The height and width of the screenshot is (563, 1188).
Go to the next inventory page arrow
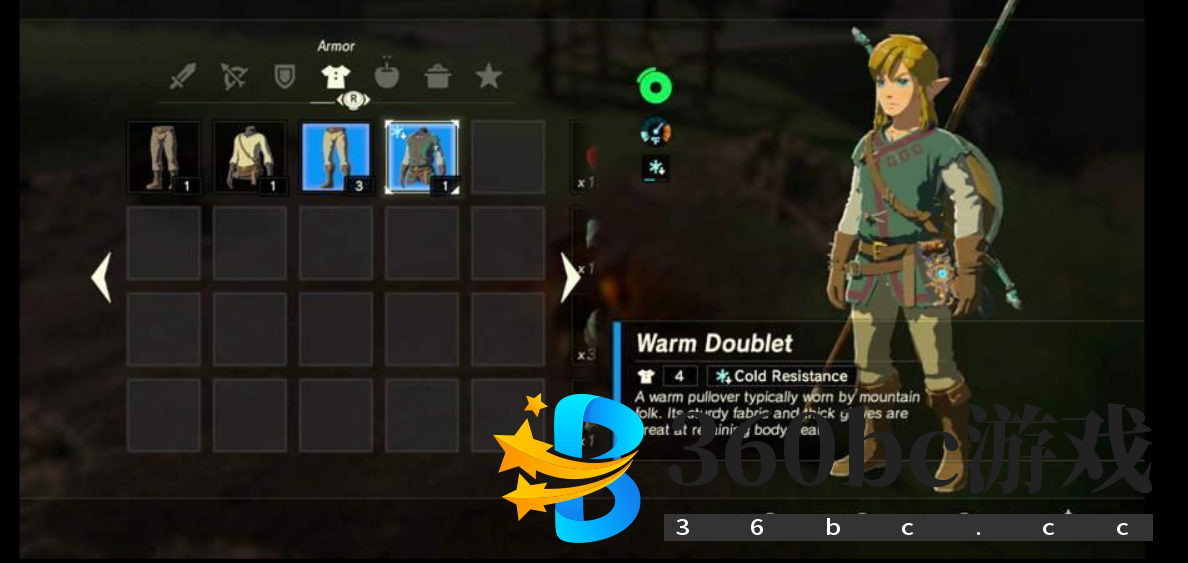(570, 277)
